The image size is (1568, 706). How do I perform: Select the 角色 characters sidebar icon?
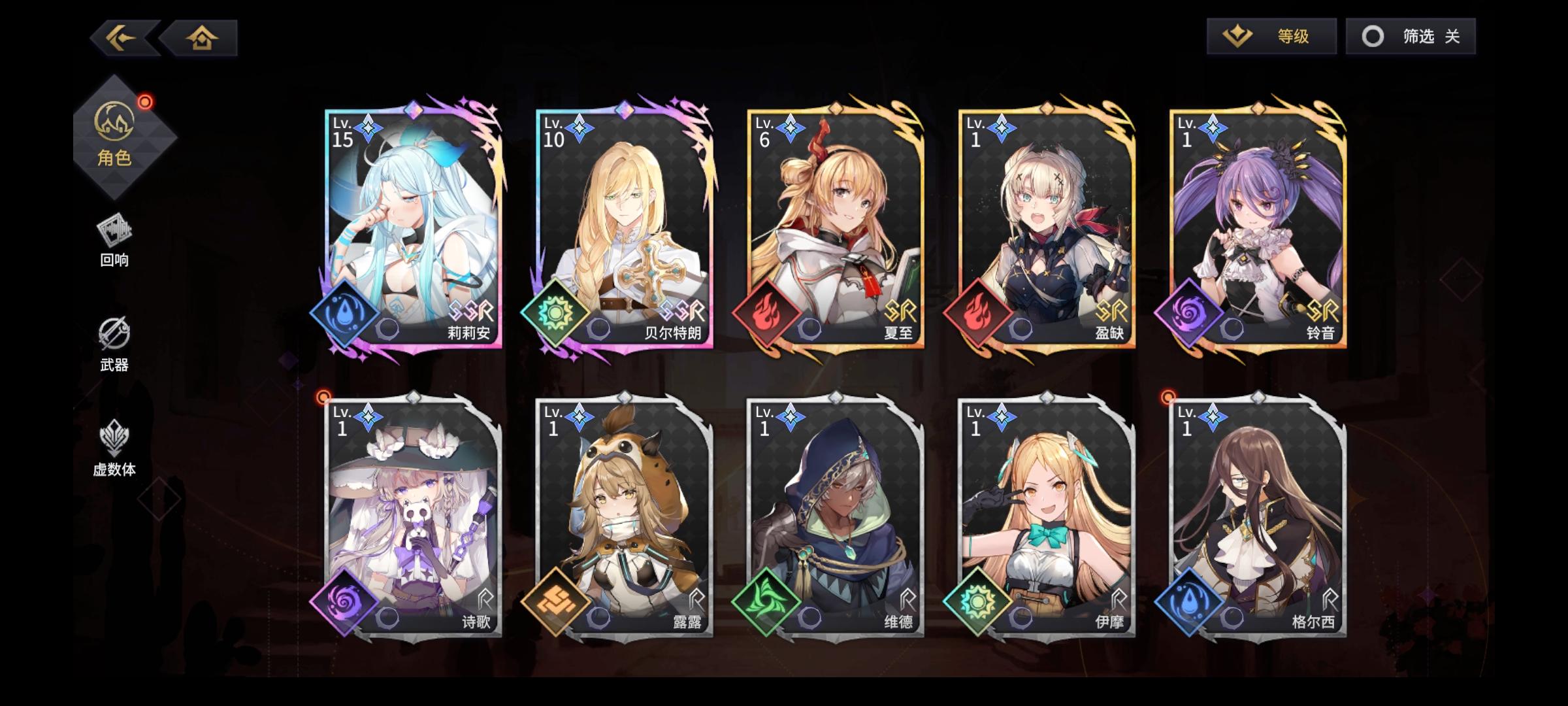114,139
